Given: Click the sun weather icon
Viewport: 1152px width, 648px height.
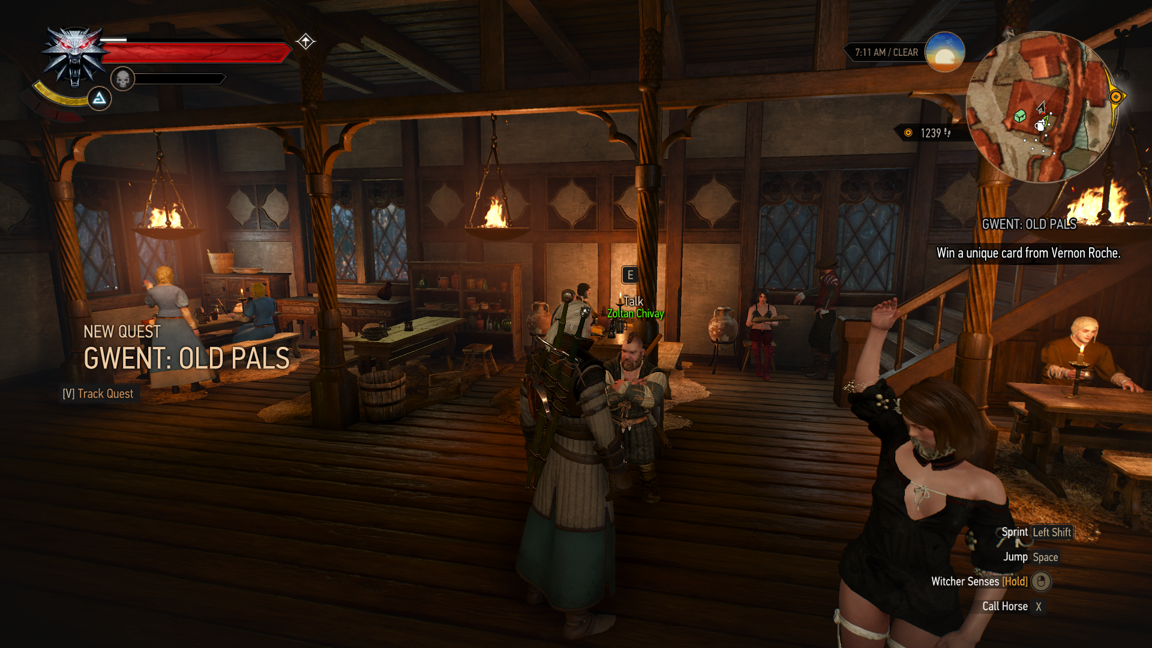Looking at the screenshot, I should click(x=944, y=52).
